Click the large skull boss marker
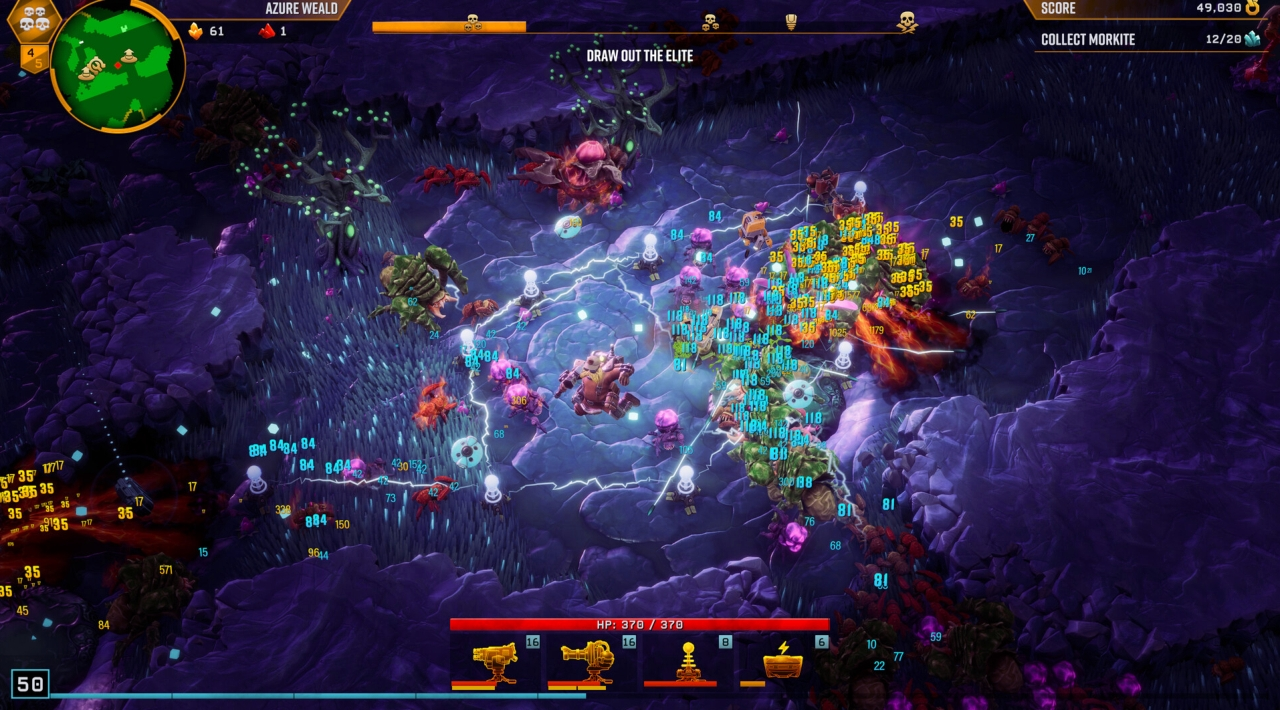Image resolution: width=1280 pixels, height=710 pixels. pos(906,21)
